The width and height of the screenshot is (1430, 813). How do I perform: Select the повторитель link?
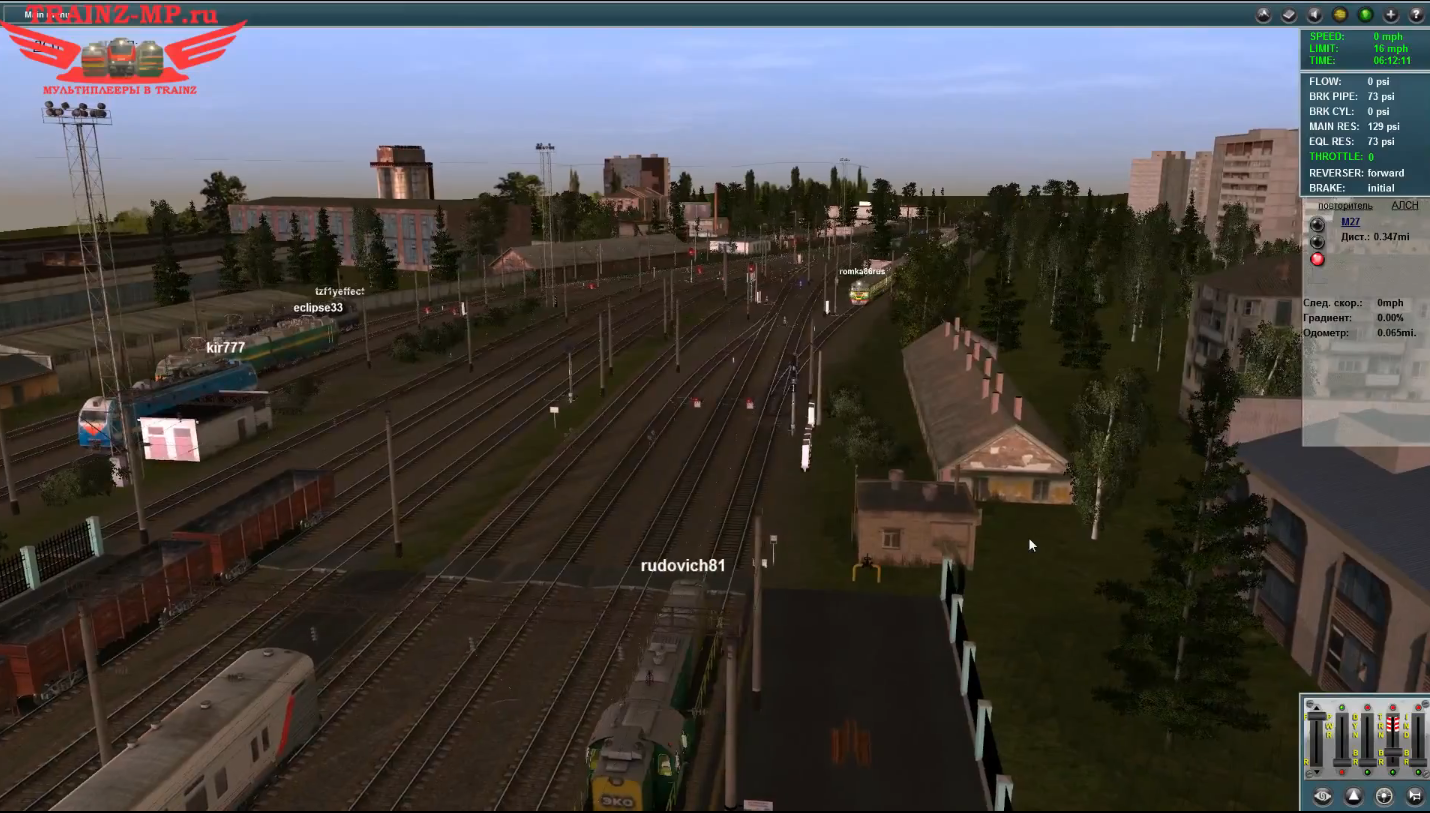pos(1345,205)
